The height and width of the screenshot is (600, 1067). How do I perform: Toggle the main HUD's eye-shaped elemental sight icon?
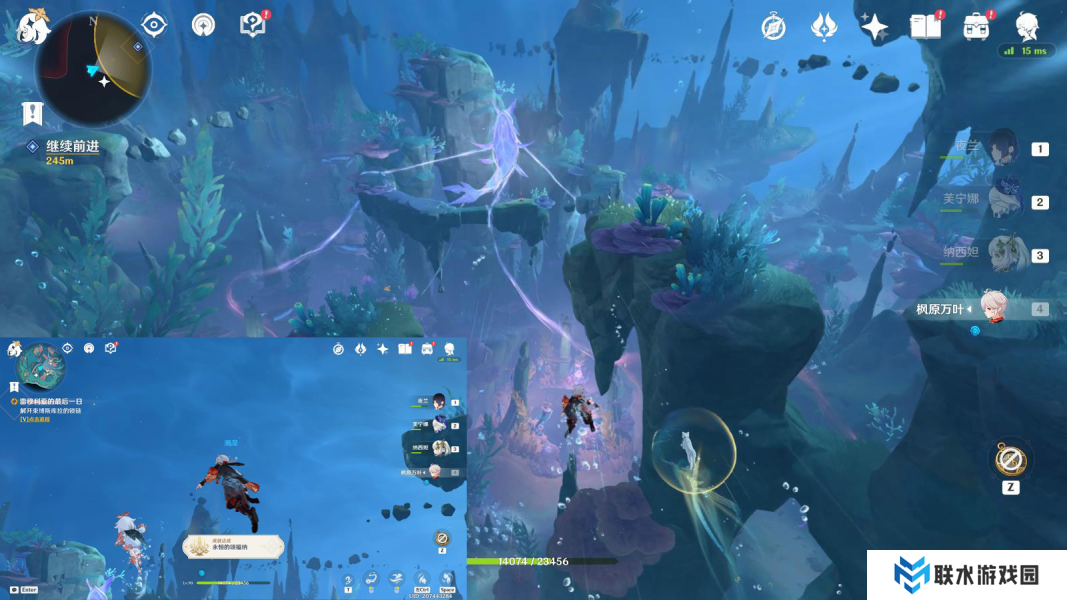point(153,24)
